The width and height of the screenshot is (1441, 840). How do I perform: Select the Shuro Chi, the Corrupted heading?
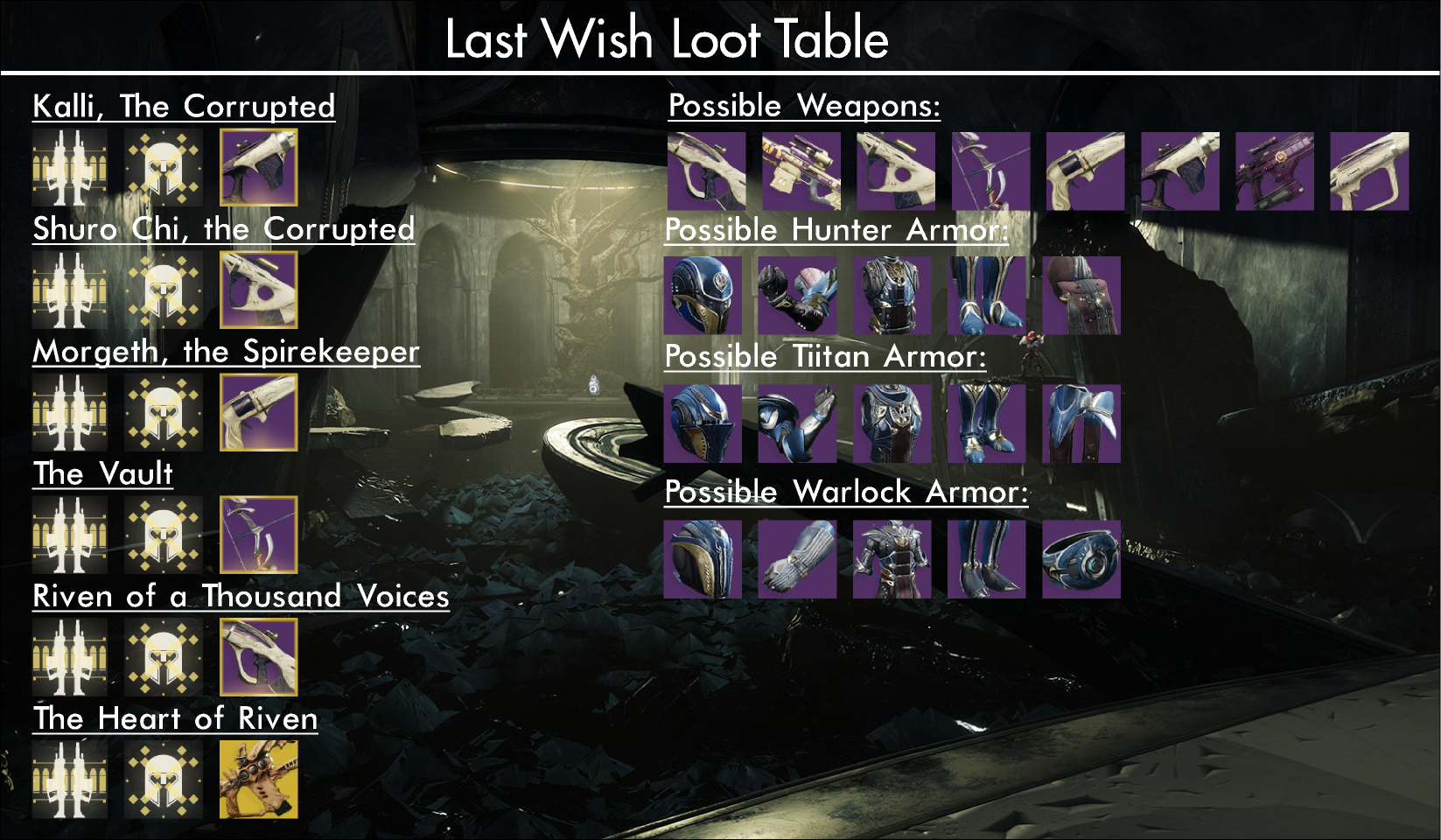click(223, 228)
